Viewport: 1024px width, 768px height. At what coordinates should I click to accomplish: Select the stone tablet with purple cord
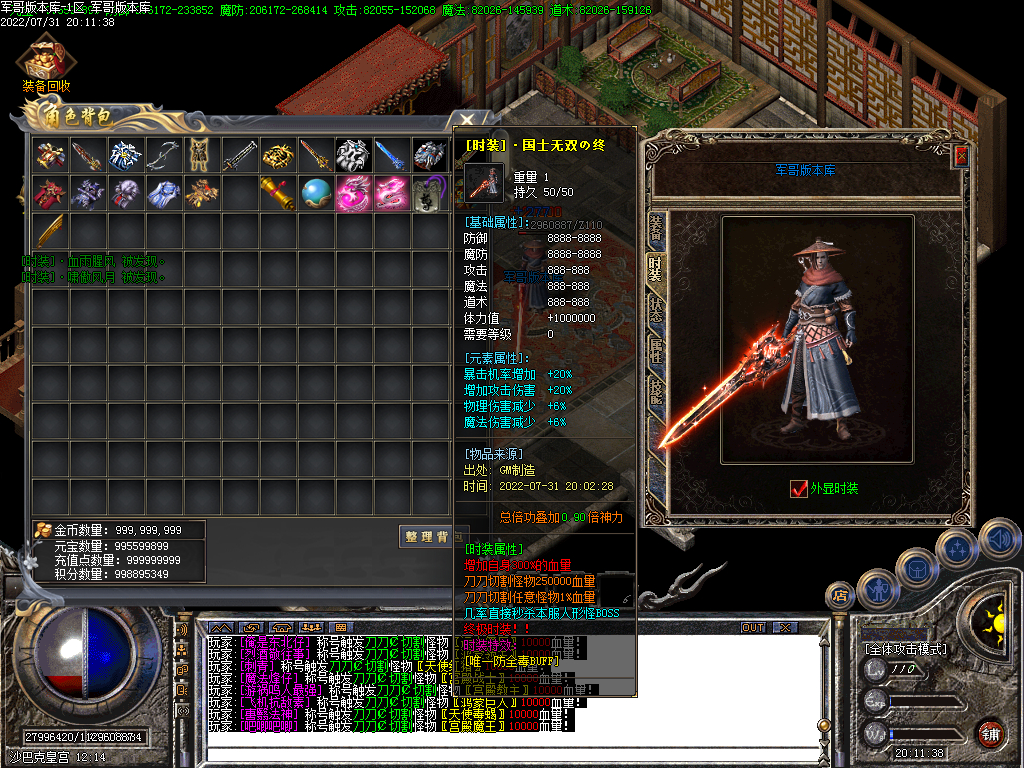pyautogui.click(x=430, y=193)
